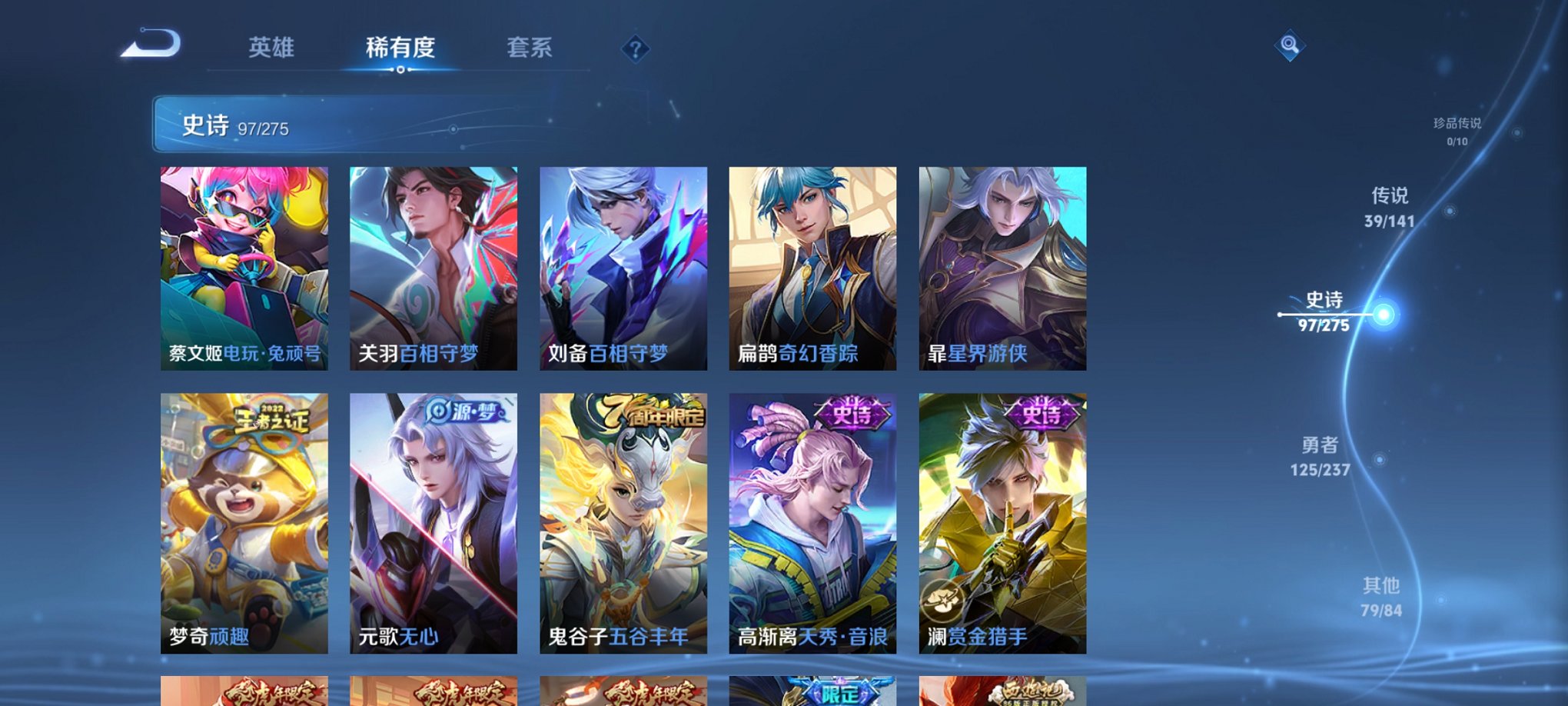Switch to the 英雄 tab
The height and width of the screenshot is (706, 1568).
(x=270, y=49)
